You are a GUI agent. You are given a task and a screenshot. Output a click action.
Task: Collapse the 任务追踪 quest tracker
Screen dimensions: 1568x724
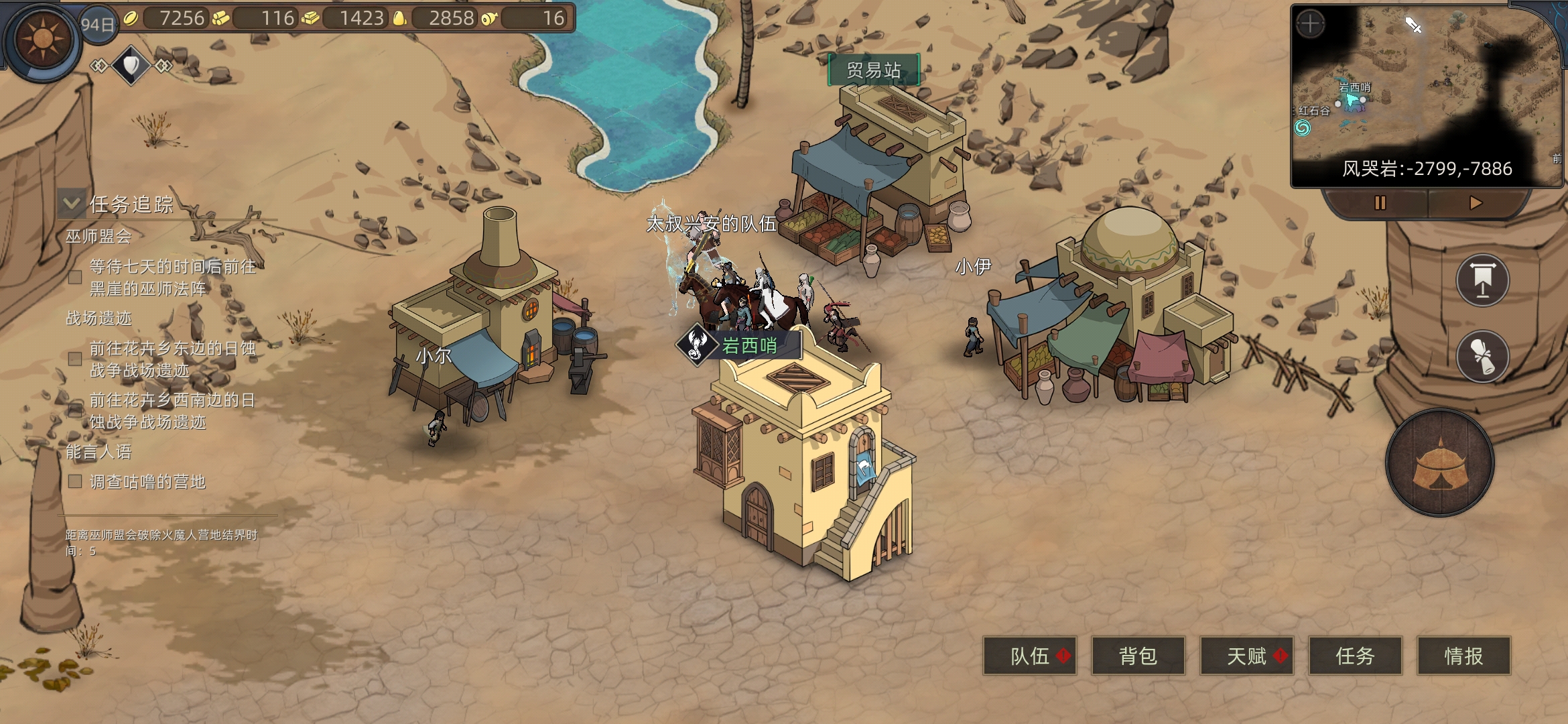(x=72, y=203)
